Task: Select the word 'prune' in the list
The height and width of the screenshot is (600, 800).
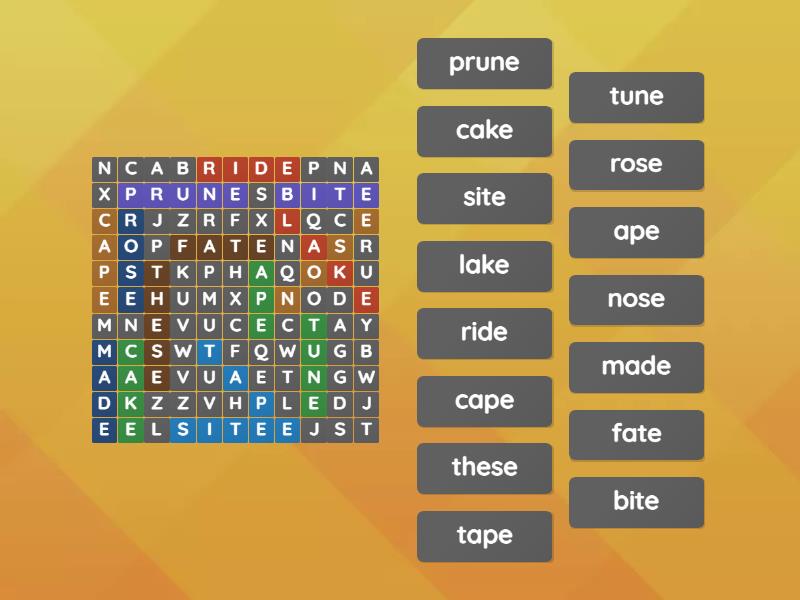Action: tap(484, 63)
